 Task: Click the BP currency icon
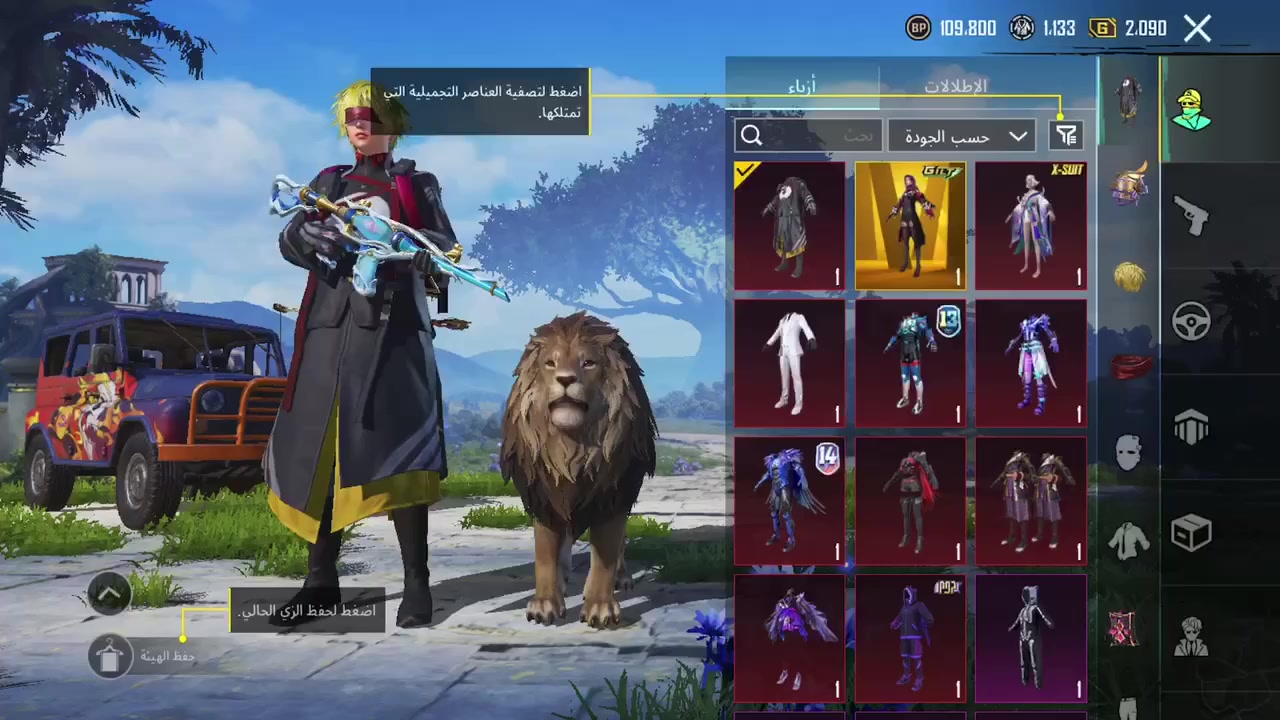[x=918, y=28]
